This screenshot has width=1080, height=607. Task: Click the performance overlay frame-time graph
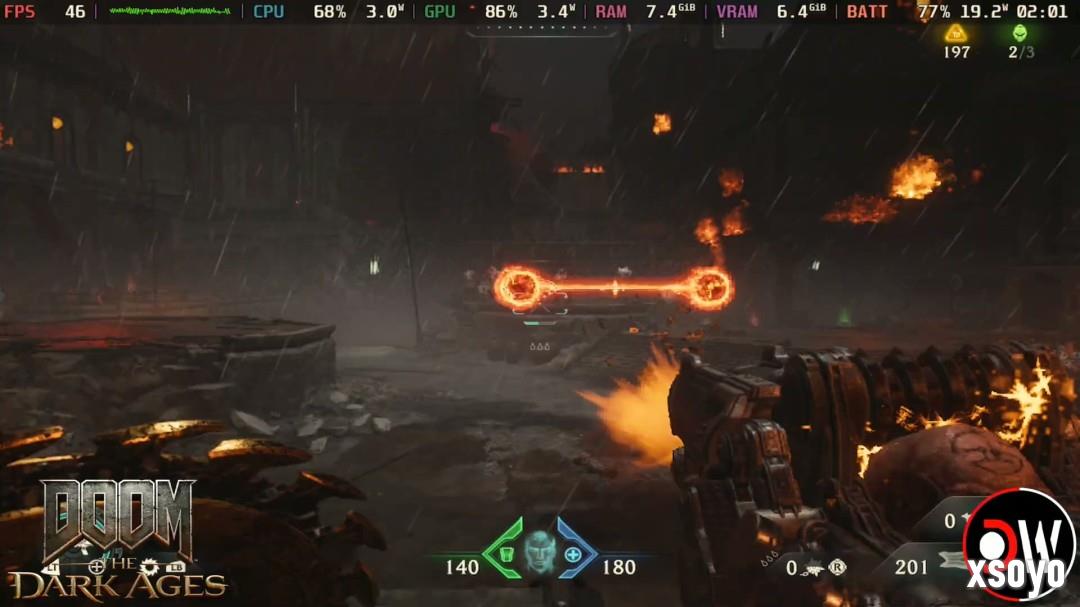[169, 11]
